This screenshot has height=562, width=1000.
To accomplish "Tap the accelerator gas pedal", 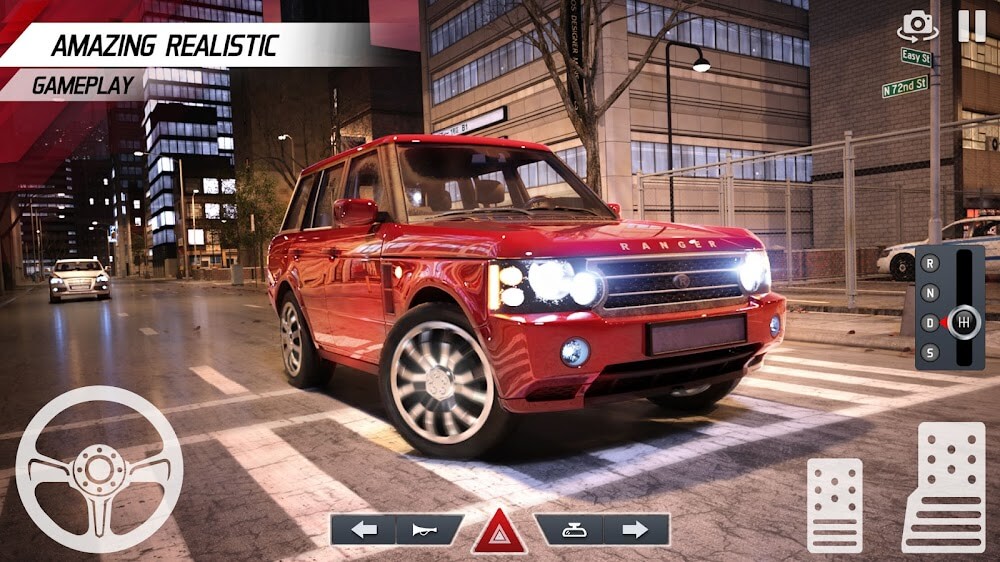I will tap(944, 487).
